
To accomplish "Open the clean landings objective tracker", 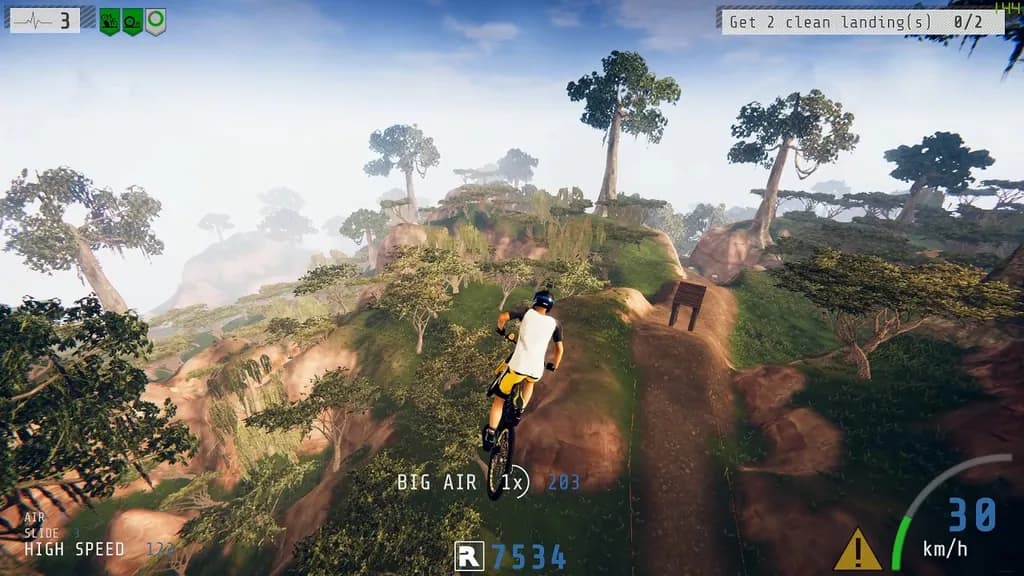I will [862, 22].
